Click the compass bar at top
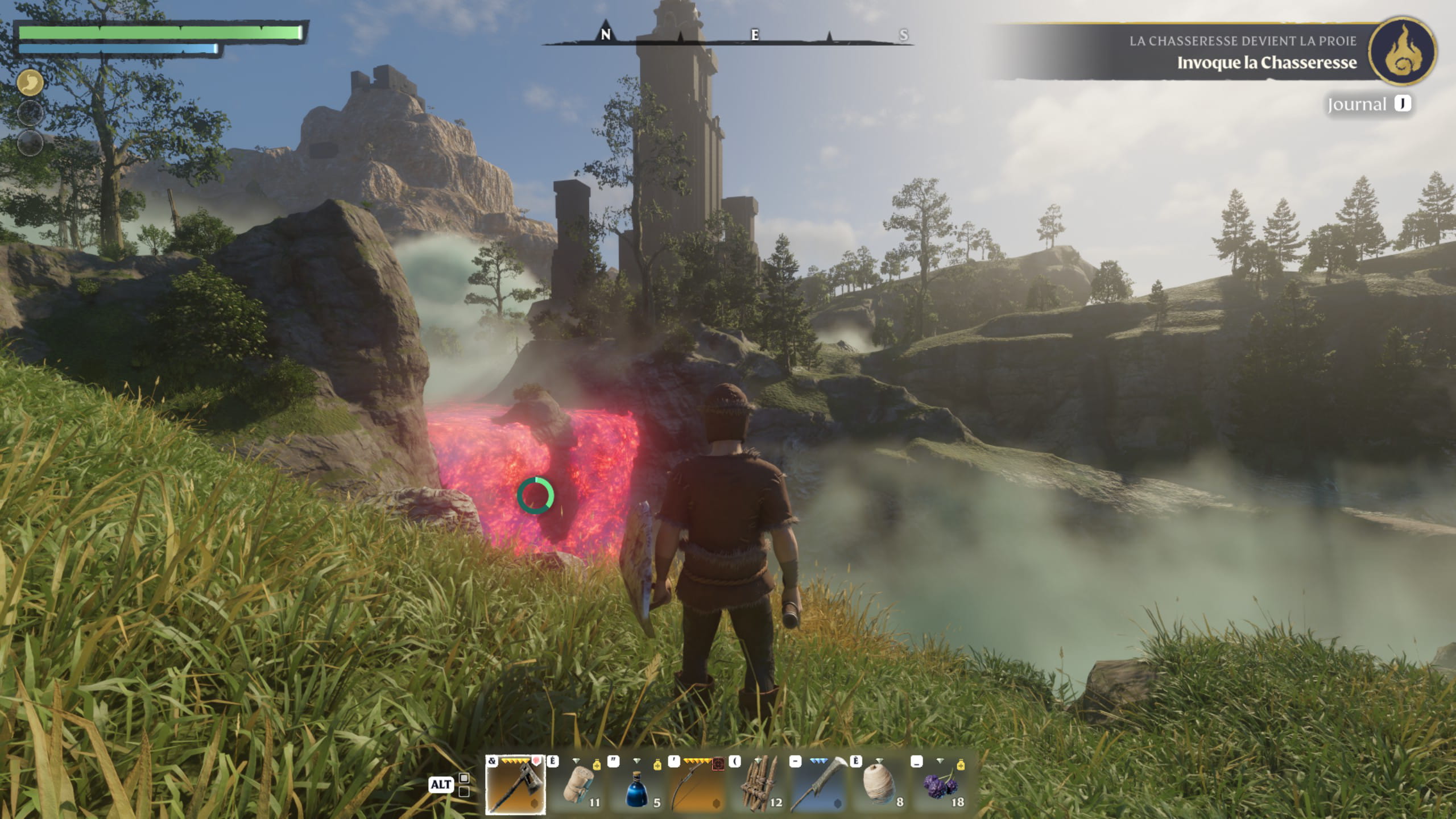1456x819 pixels. click(x=728, y=36)
